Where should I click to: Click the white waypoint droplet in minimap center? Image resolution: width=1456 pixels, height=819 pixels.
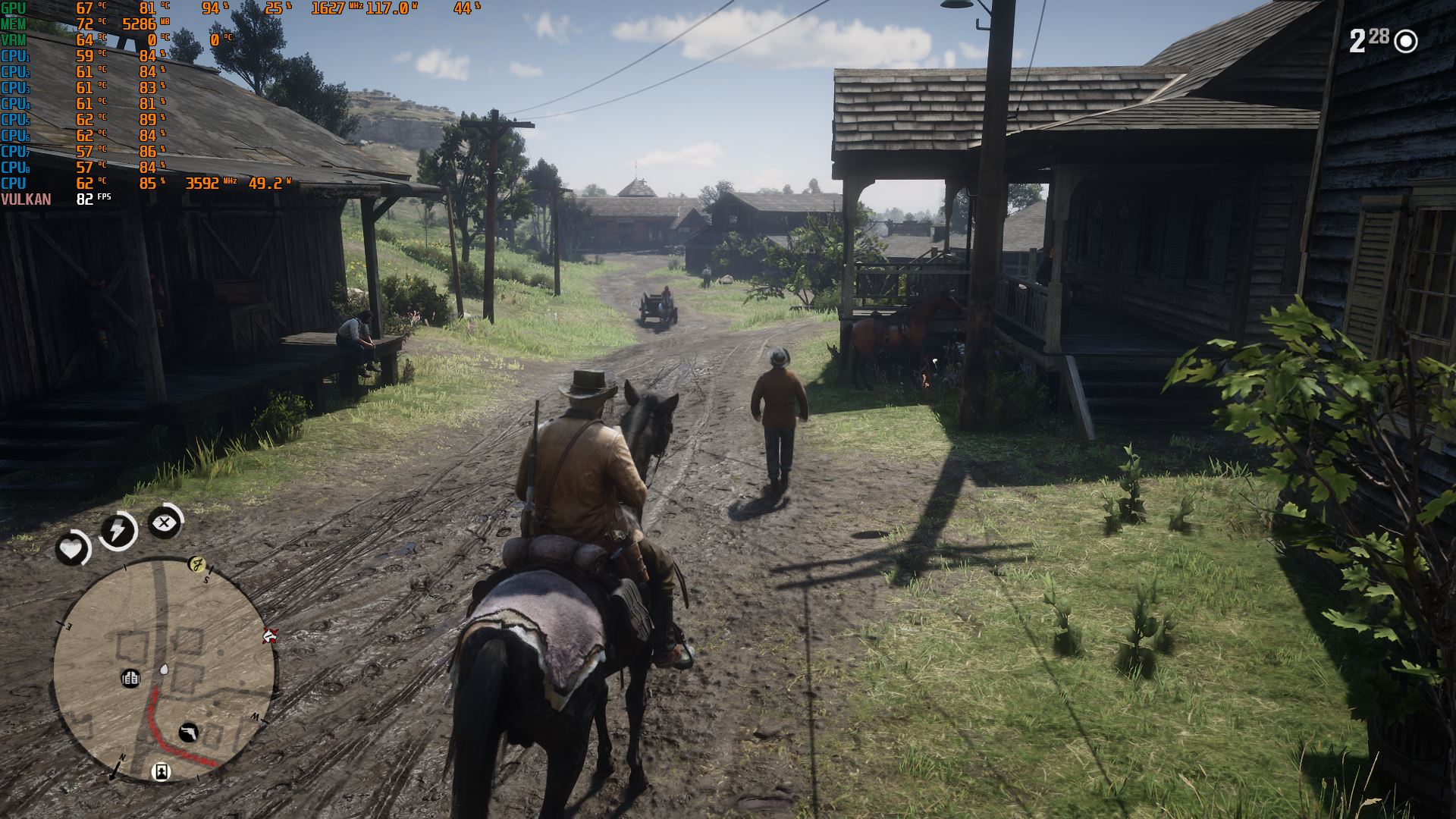(x=163, y=669)
